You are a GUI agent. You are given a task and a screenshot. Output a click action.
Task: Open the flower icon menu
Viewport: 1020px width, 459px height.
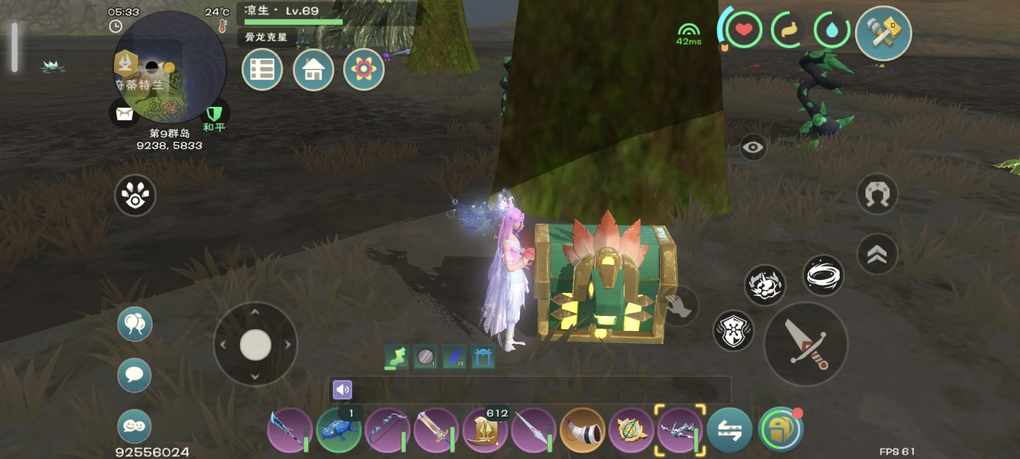pos(364,70)
